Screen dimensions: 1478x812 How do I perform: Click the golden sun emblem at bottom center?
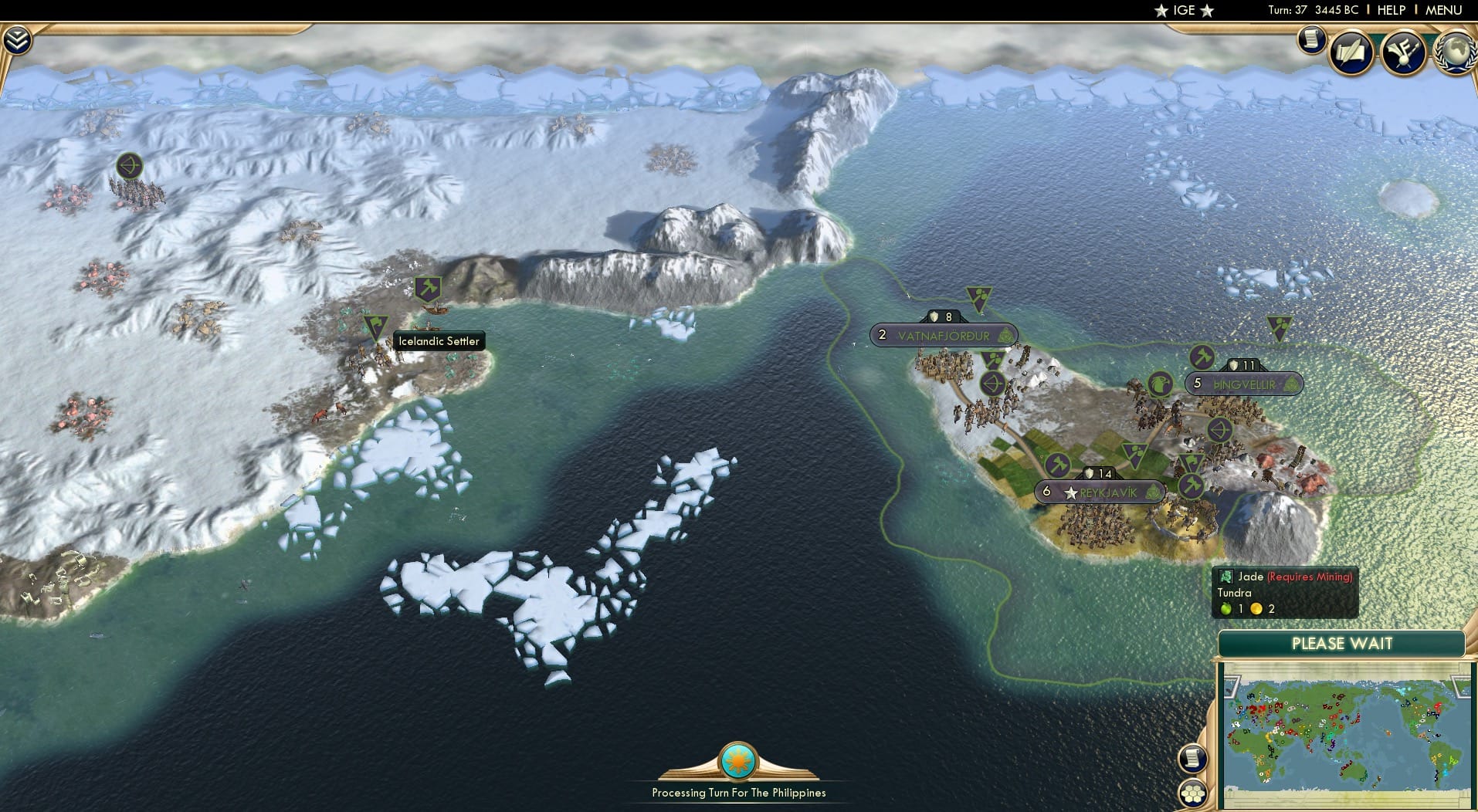(737, 760)
